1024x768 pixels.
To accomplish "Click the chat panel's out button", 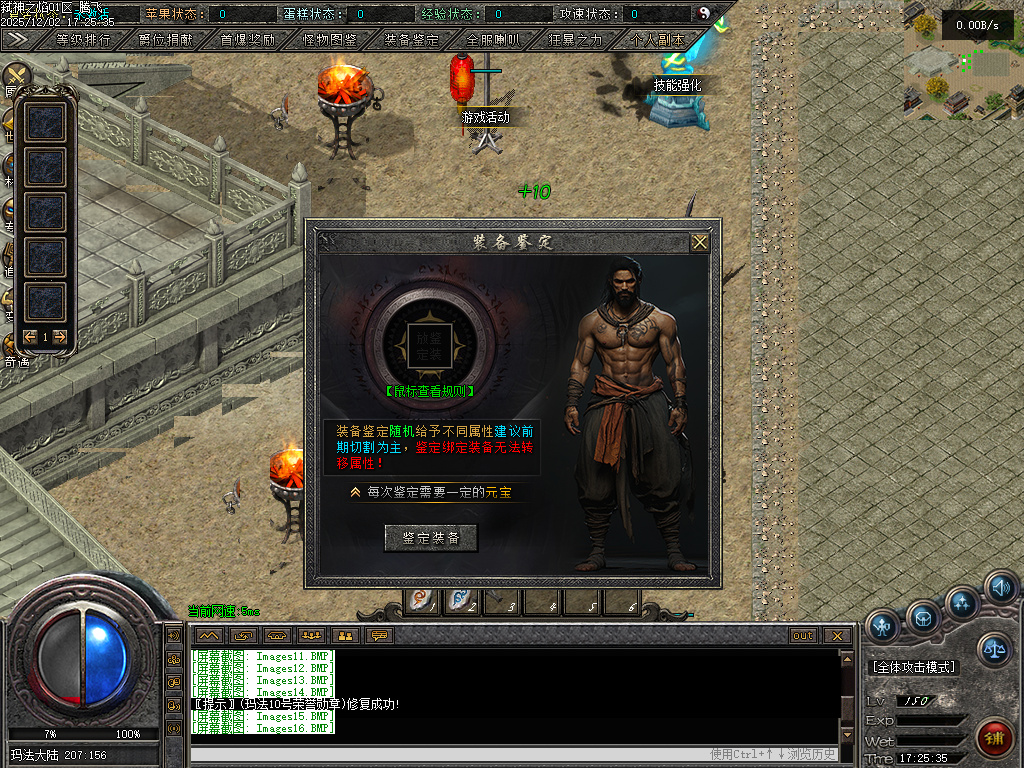I will 803,635.
